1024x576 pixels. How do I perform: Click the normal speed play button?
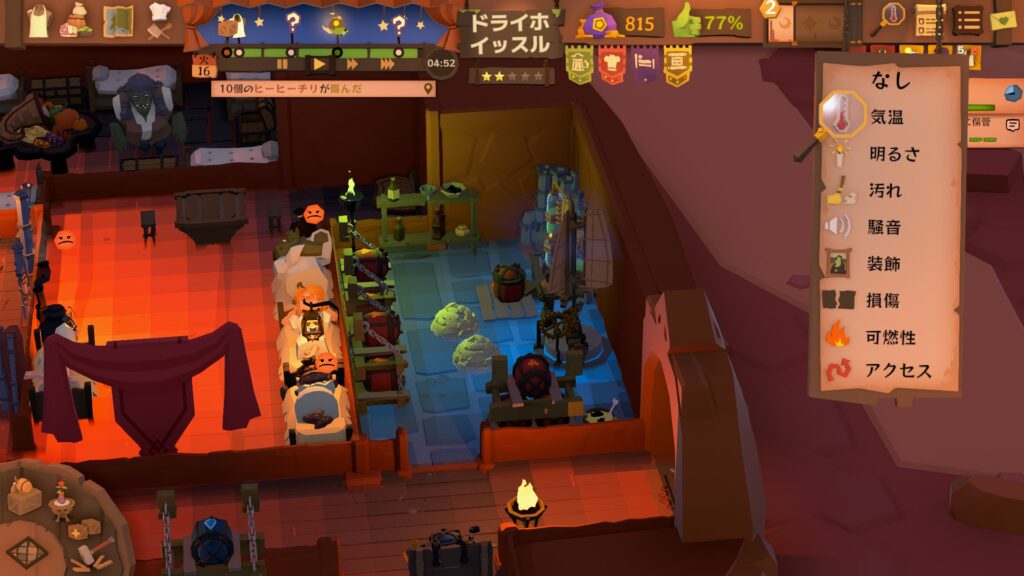click(x=318, y=64)
